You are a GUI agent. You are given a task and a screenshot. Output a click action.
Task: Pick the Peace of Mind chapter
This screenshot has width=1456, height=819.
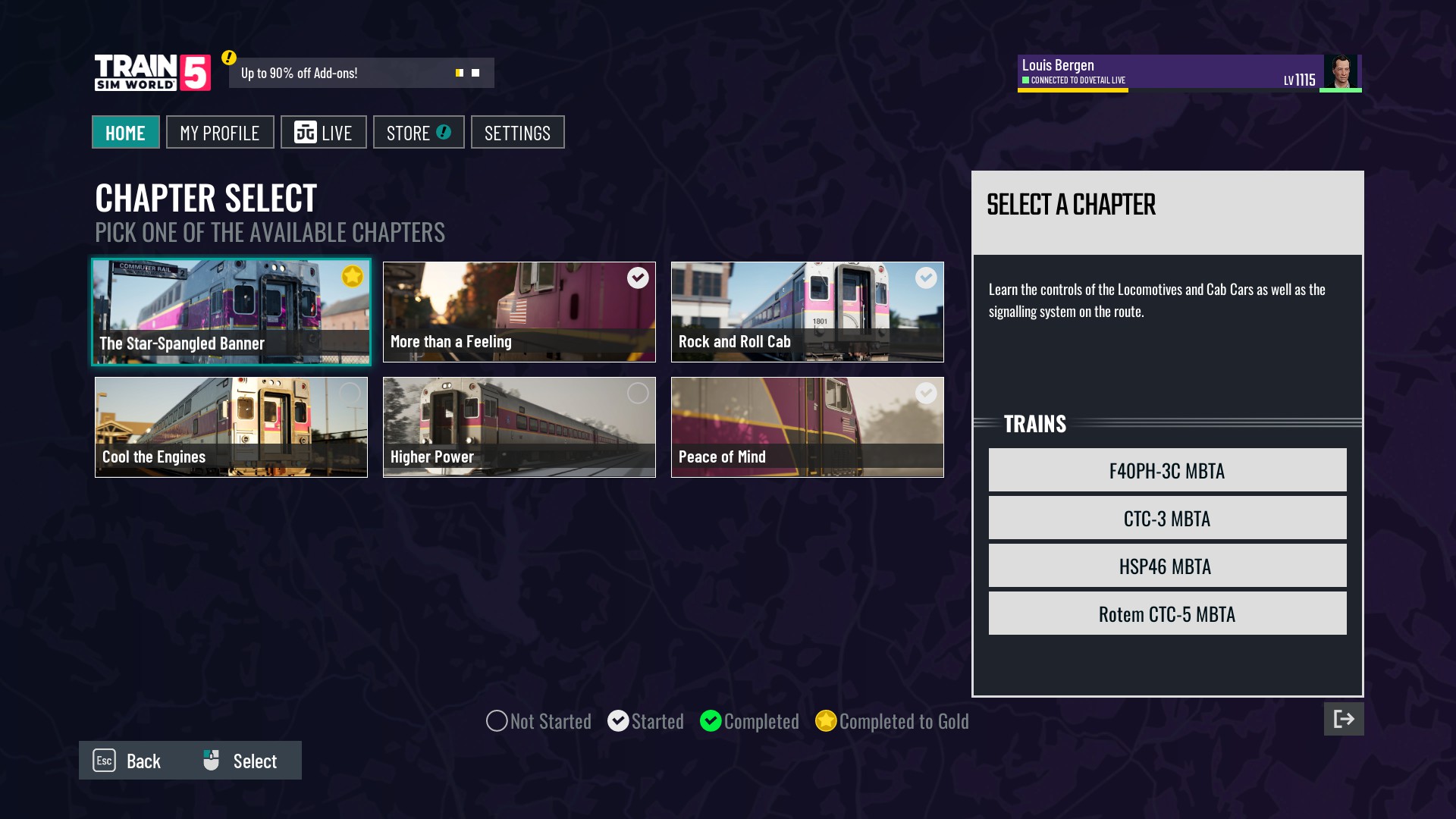click(x=807, y=427)
